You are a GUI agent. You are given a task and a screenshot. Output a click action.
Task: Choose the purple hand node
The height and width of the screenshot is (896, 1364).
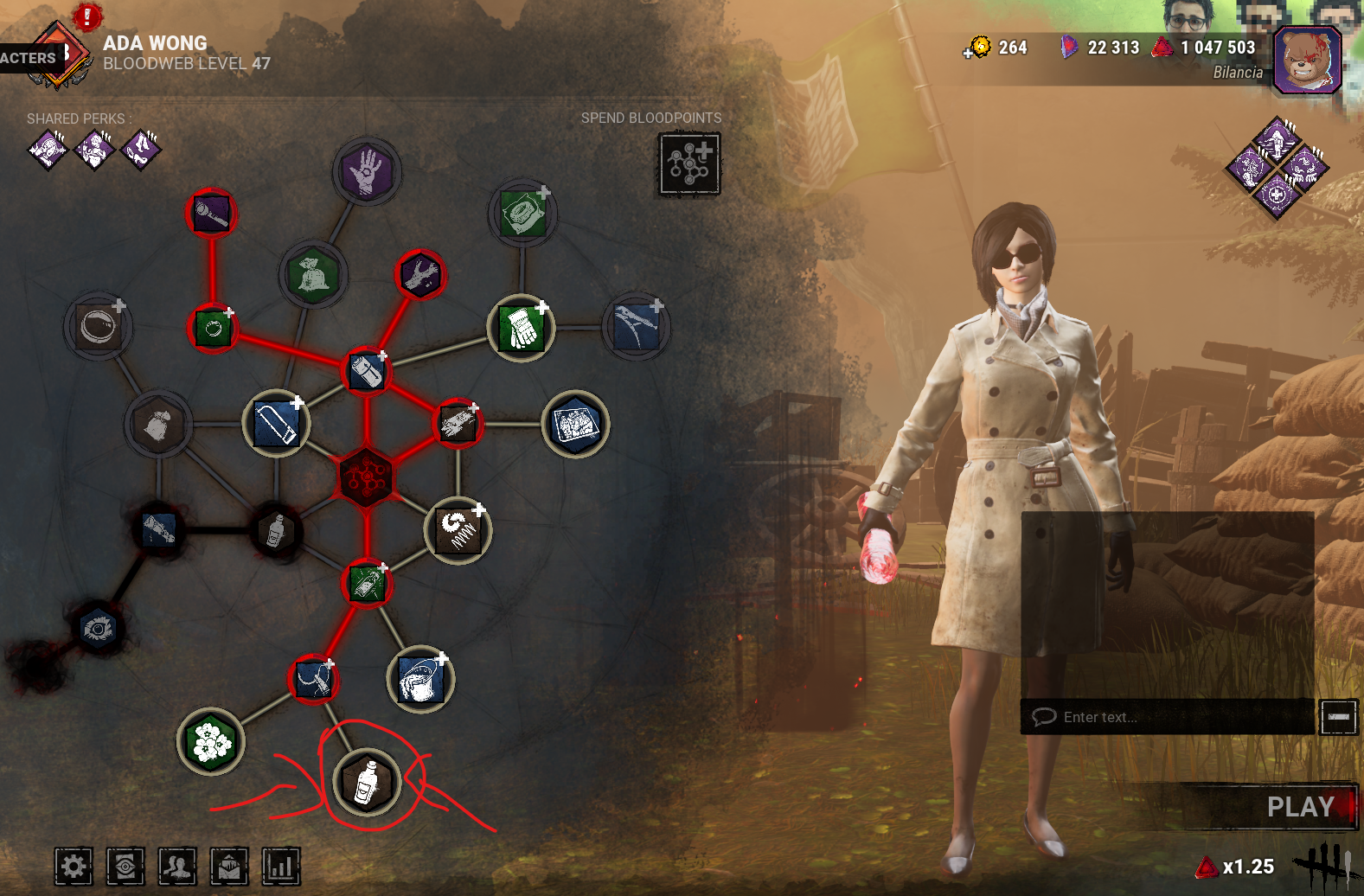367,171
